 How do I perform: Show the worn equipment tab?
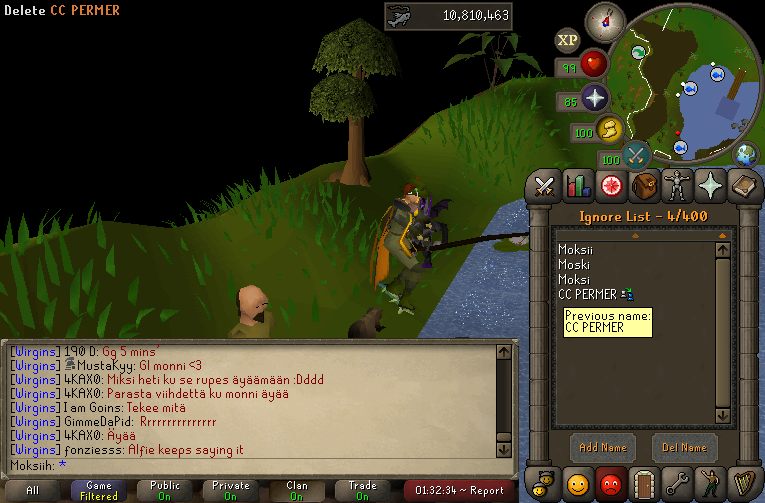tap(678, 185)
